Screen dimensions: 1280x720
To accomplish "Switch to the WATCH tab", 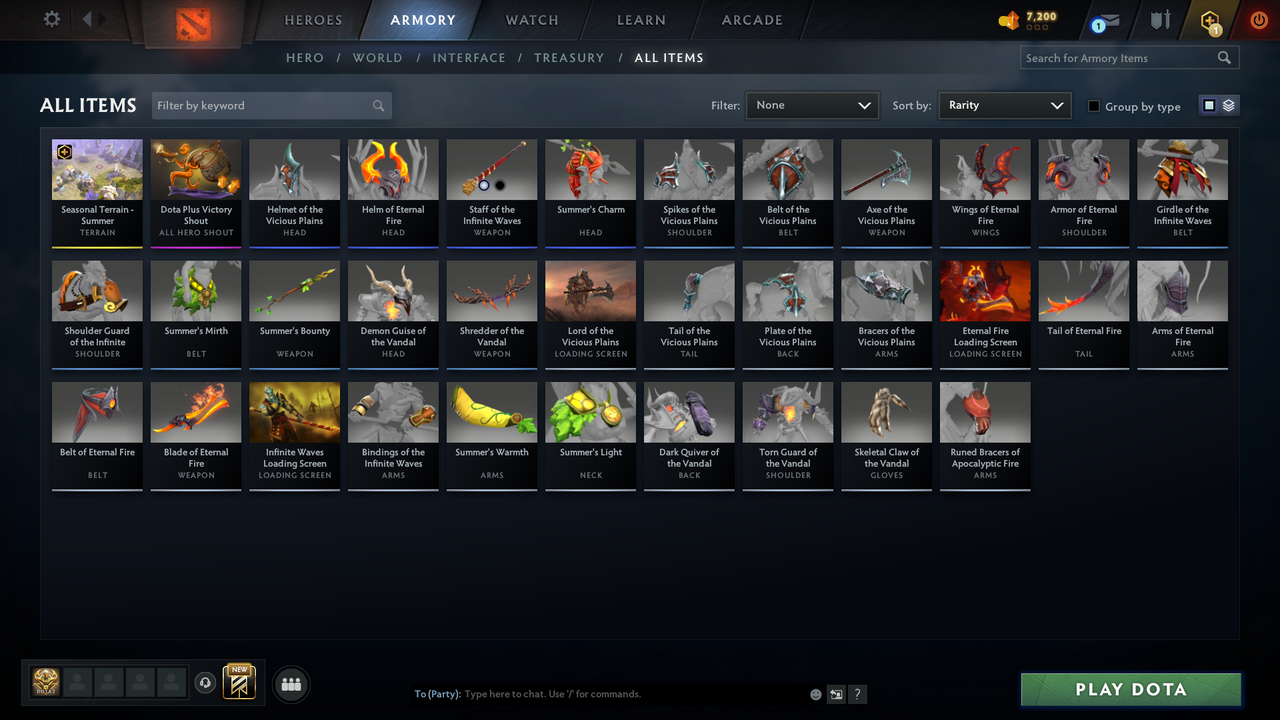I will coord(531,20).
